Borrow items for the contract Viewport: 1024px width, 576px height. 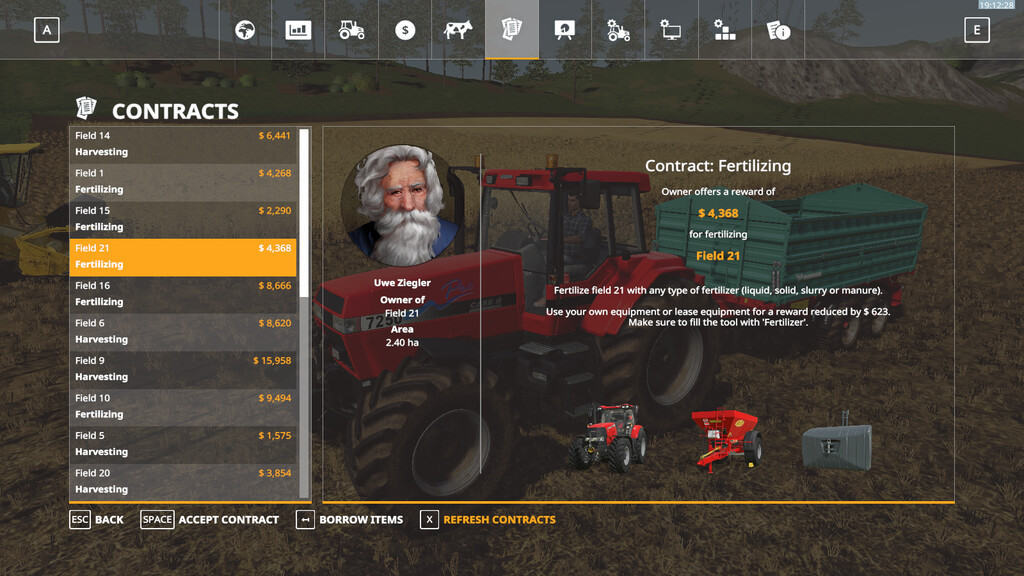(350, 520)
